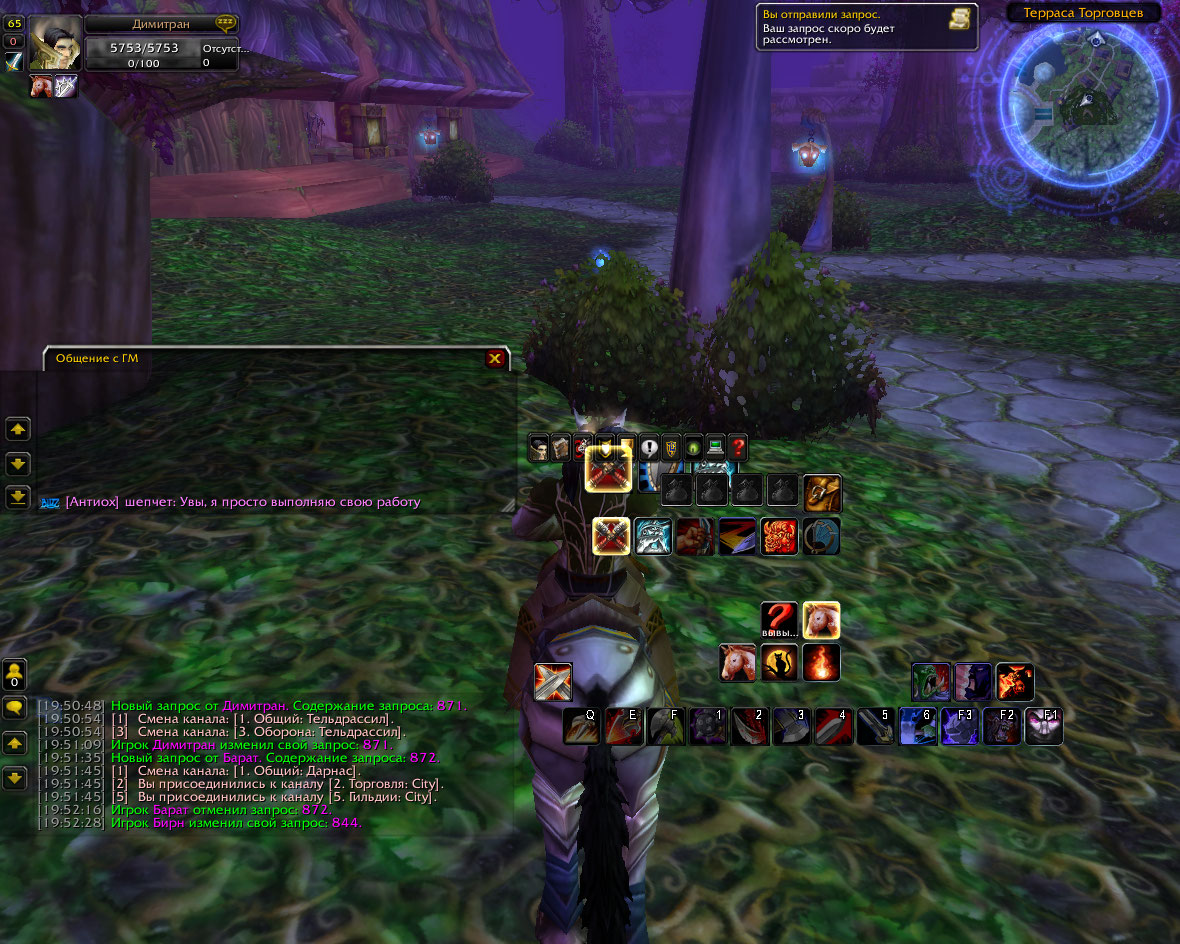Click the Димитран player portrait
1180x944 pixels.
55,43
